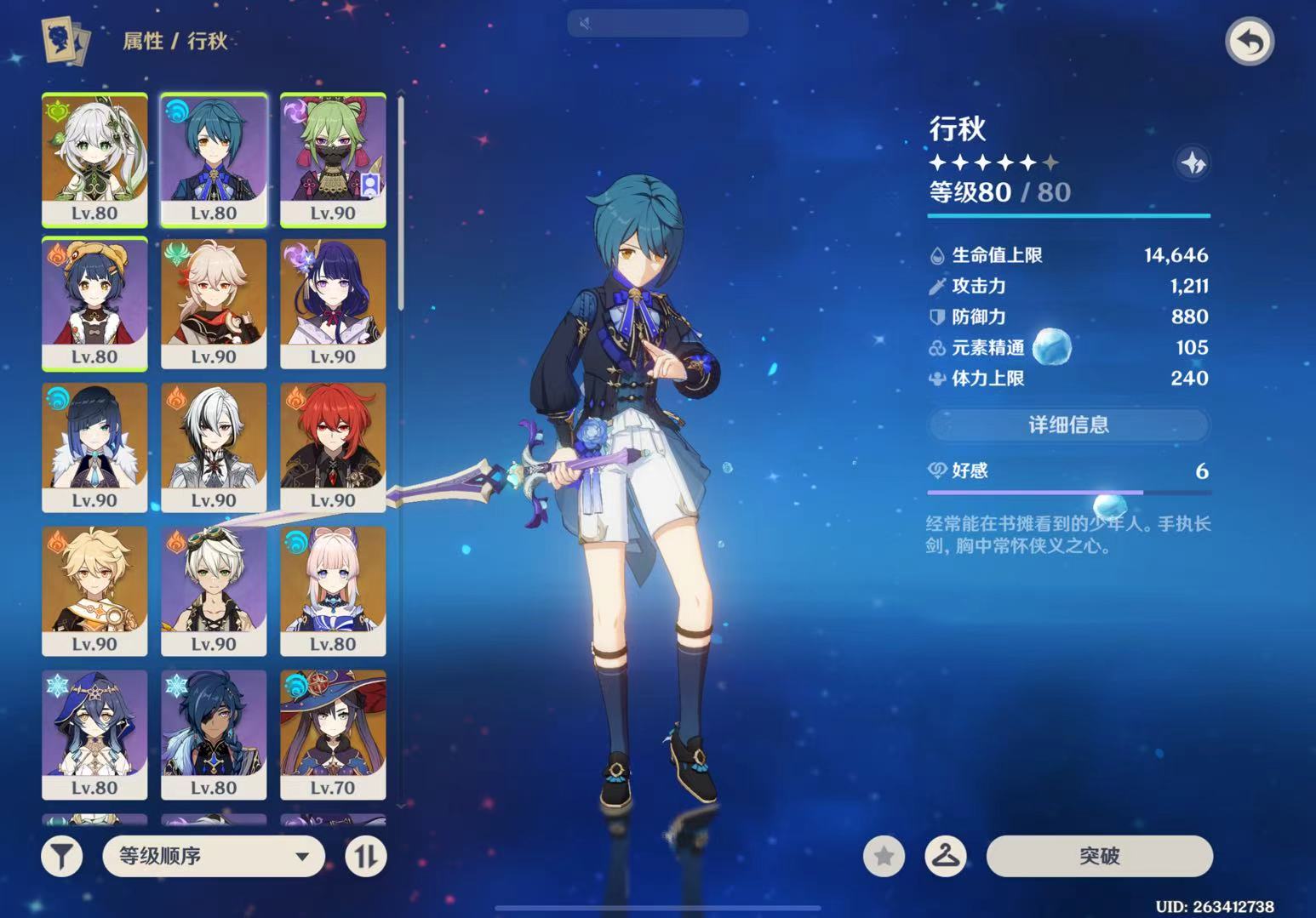Toggle the sort order arrows
Viewport: 1316px width, 918px height.
tap(365, 856)
